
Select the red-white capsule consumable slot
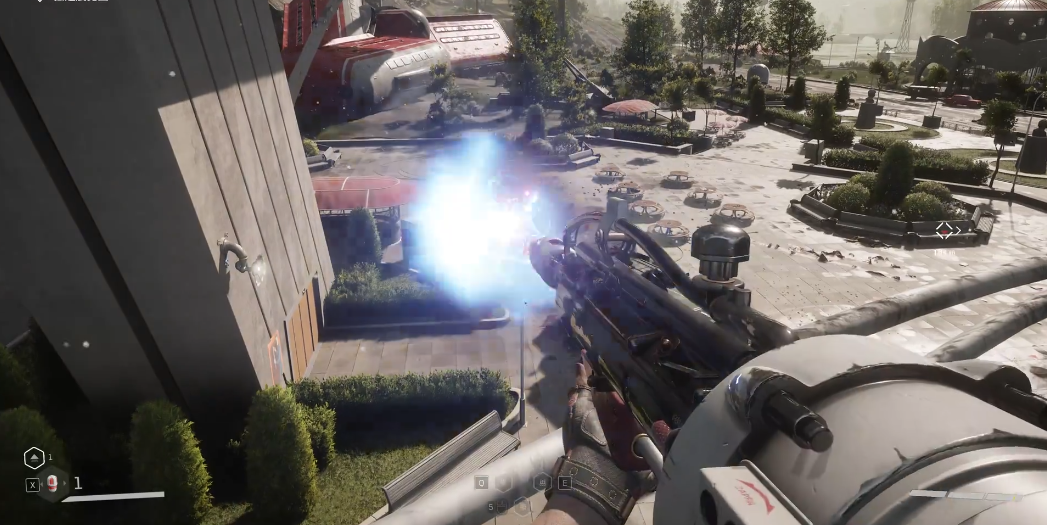coord(52,484)
